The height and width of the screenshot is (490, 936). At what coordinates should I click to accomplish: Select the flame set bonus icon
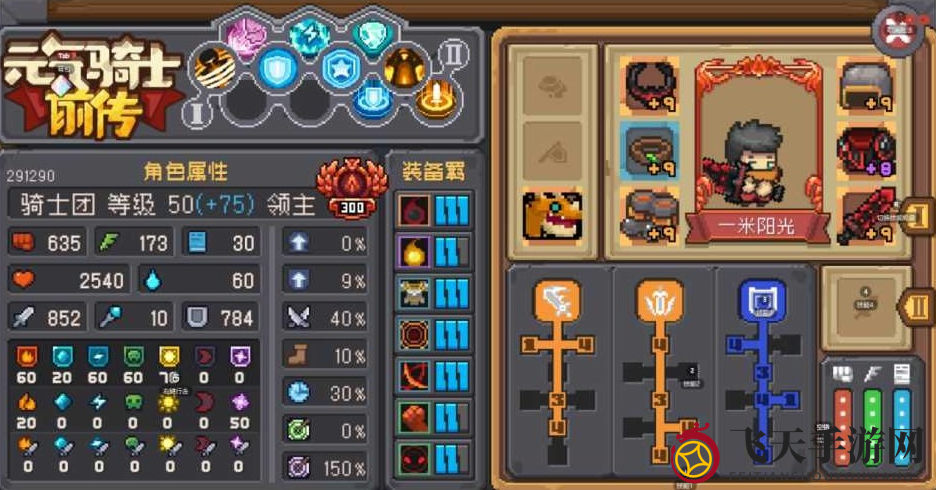click(412, 250)
